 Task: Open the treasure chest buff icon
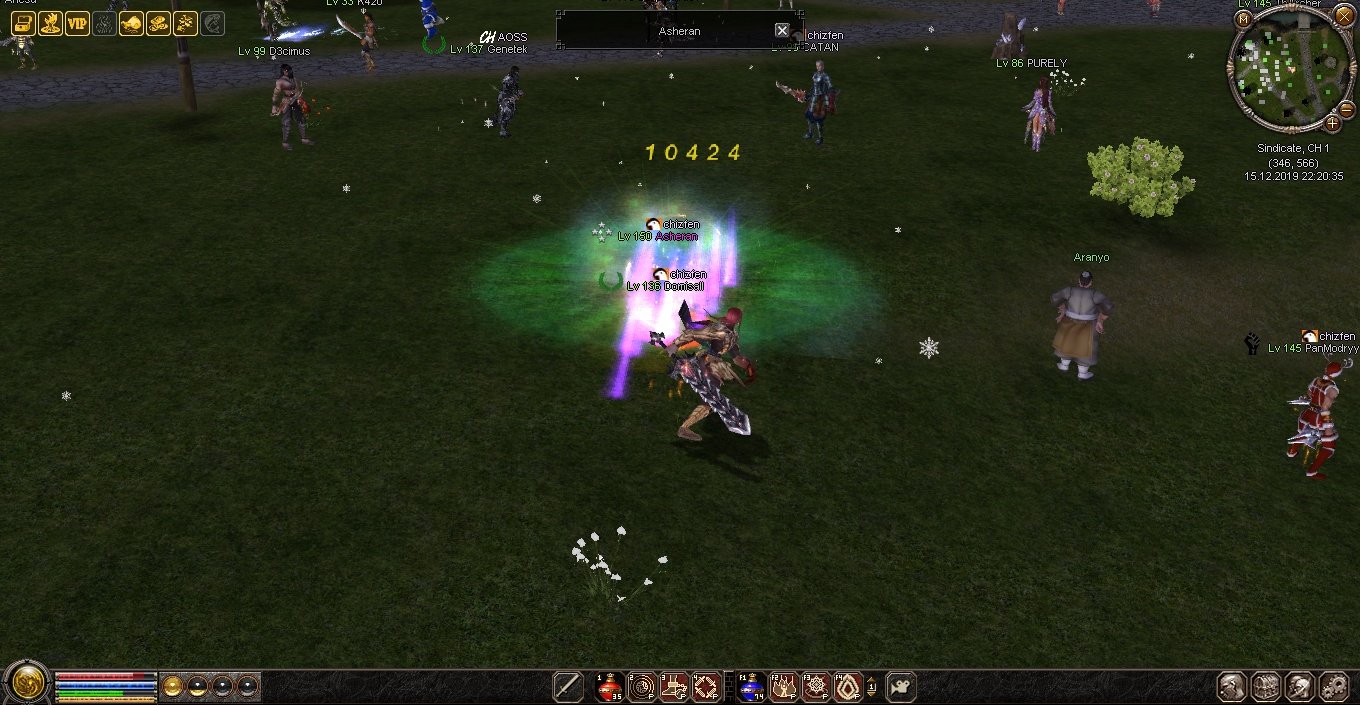coord(23,24)
